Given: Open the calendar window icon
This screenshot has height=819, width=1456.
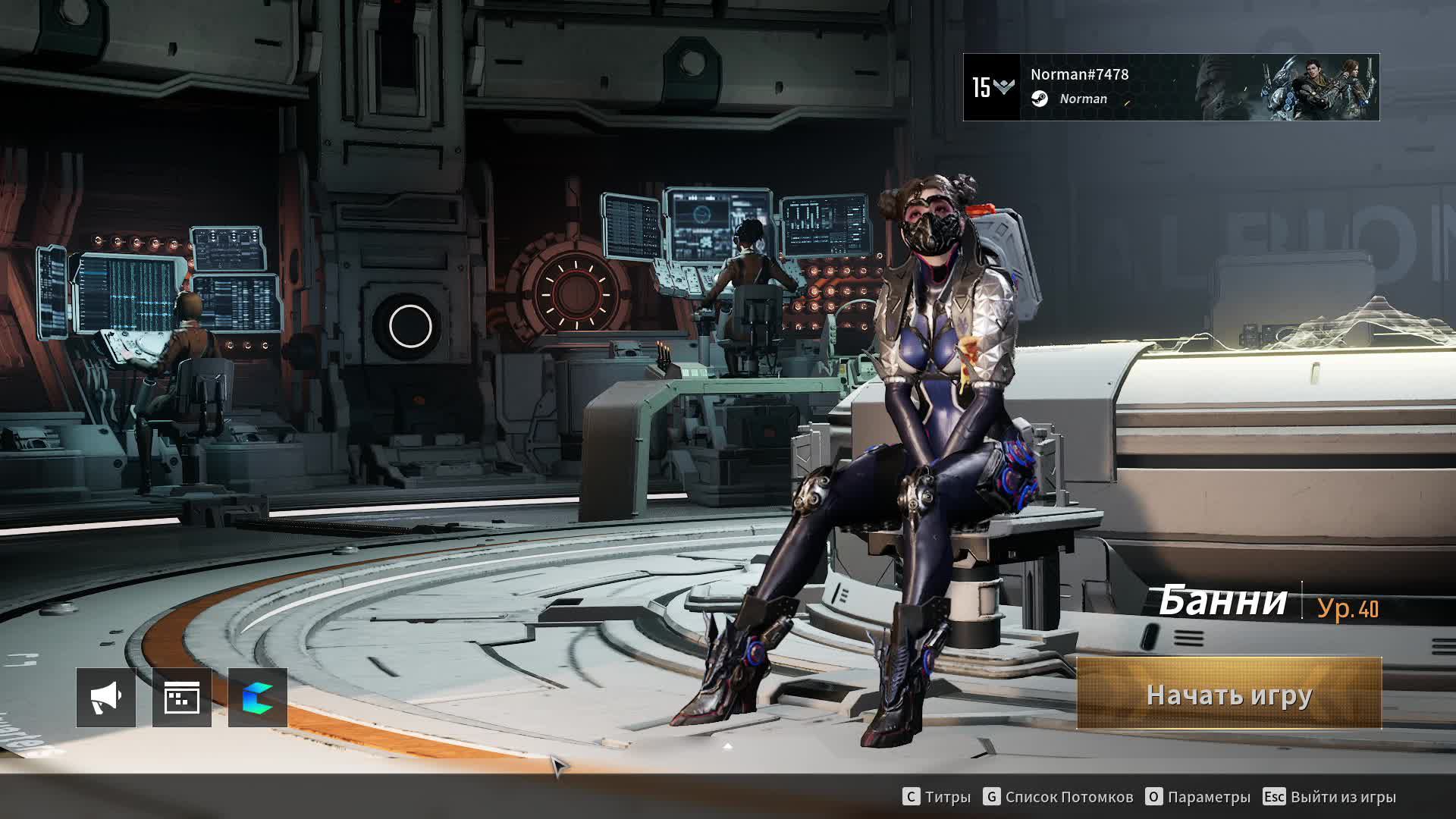Looking at the screenshot, I should point(182,698).
